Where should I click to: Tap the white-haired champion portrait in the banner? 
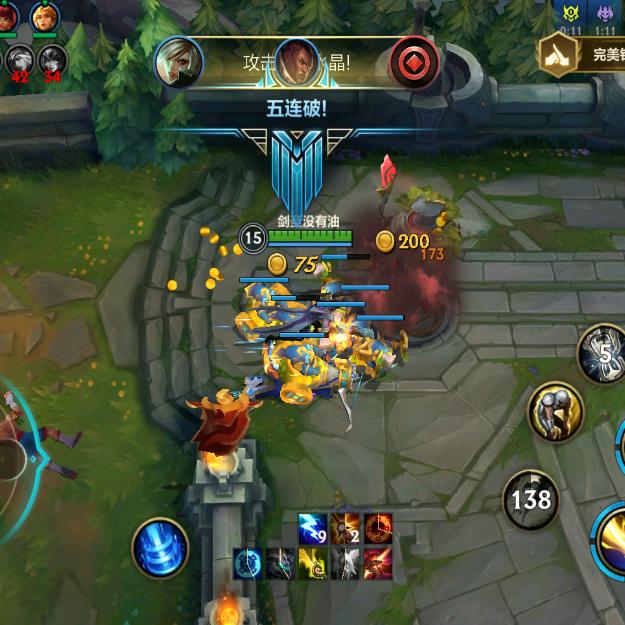click(179, 62)
